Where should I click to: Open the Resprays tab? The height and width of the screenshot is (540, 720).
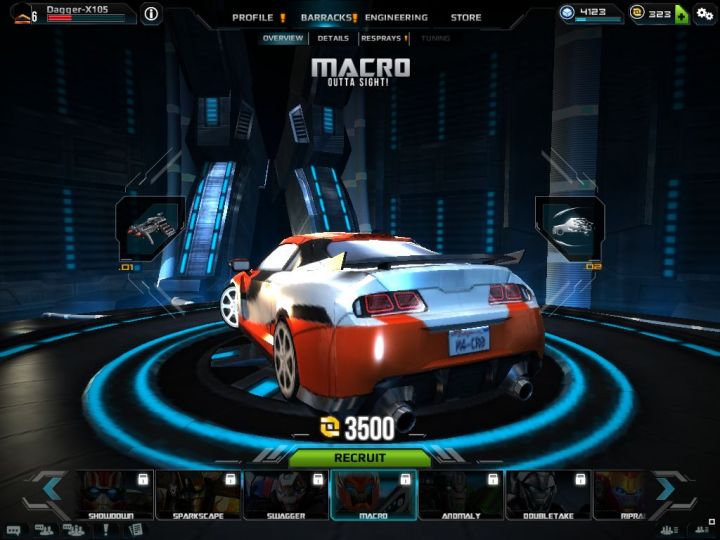click(381, 38)
